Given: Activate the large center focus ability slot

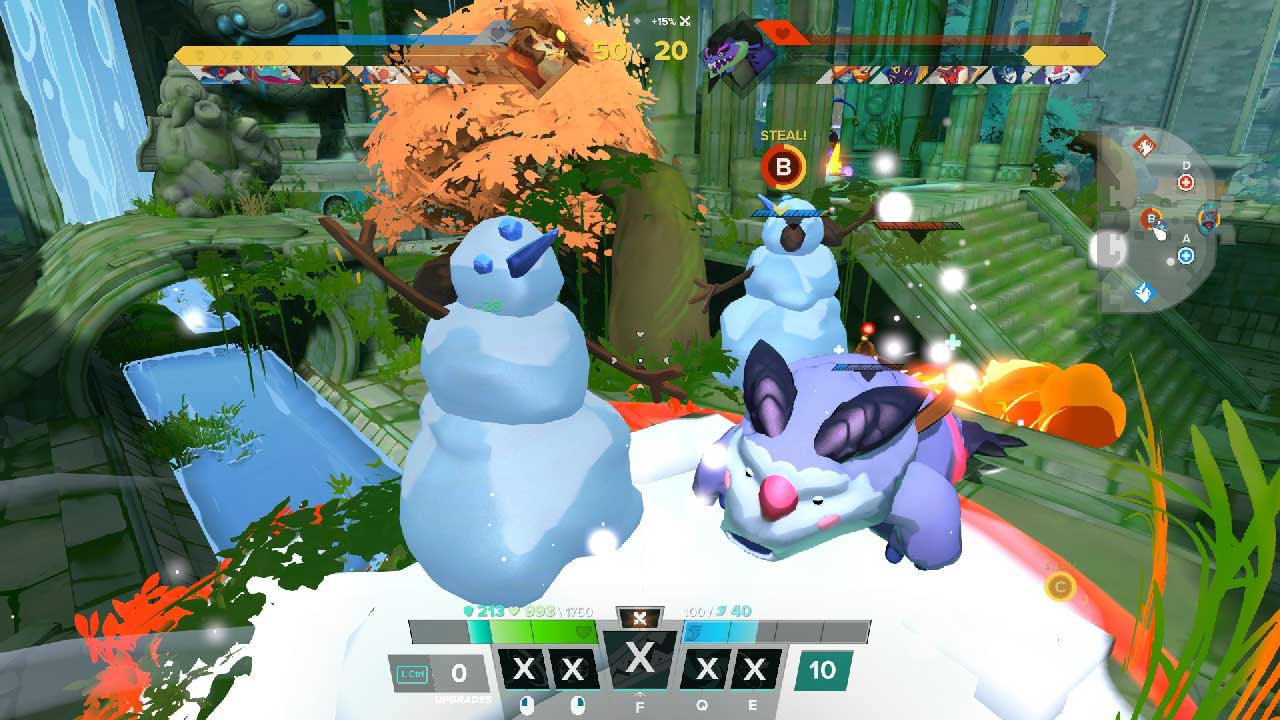Looking at the screenshot, I should tap(640, 660).
